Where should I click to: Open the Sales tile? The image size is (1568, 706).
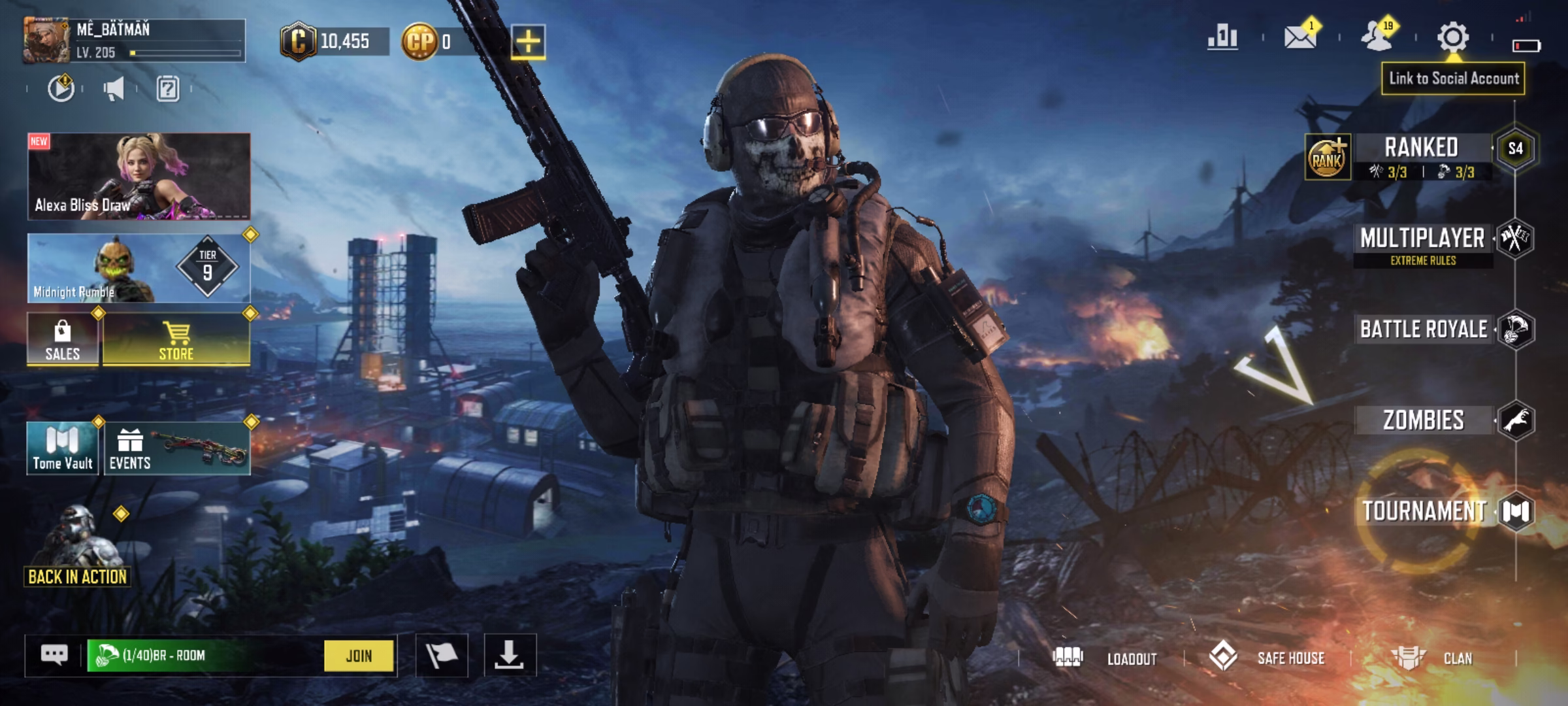(x=63, y=339)
